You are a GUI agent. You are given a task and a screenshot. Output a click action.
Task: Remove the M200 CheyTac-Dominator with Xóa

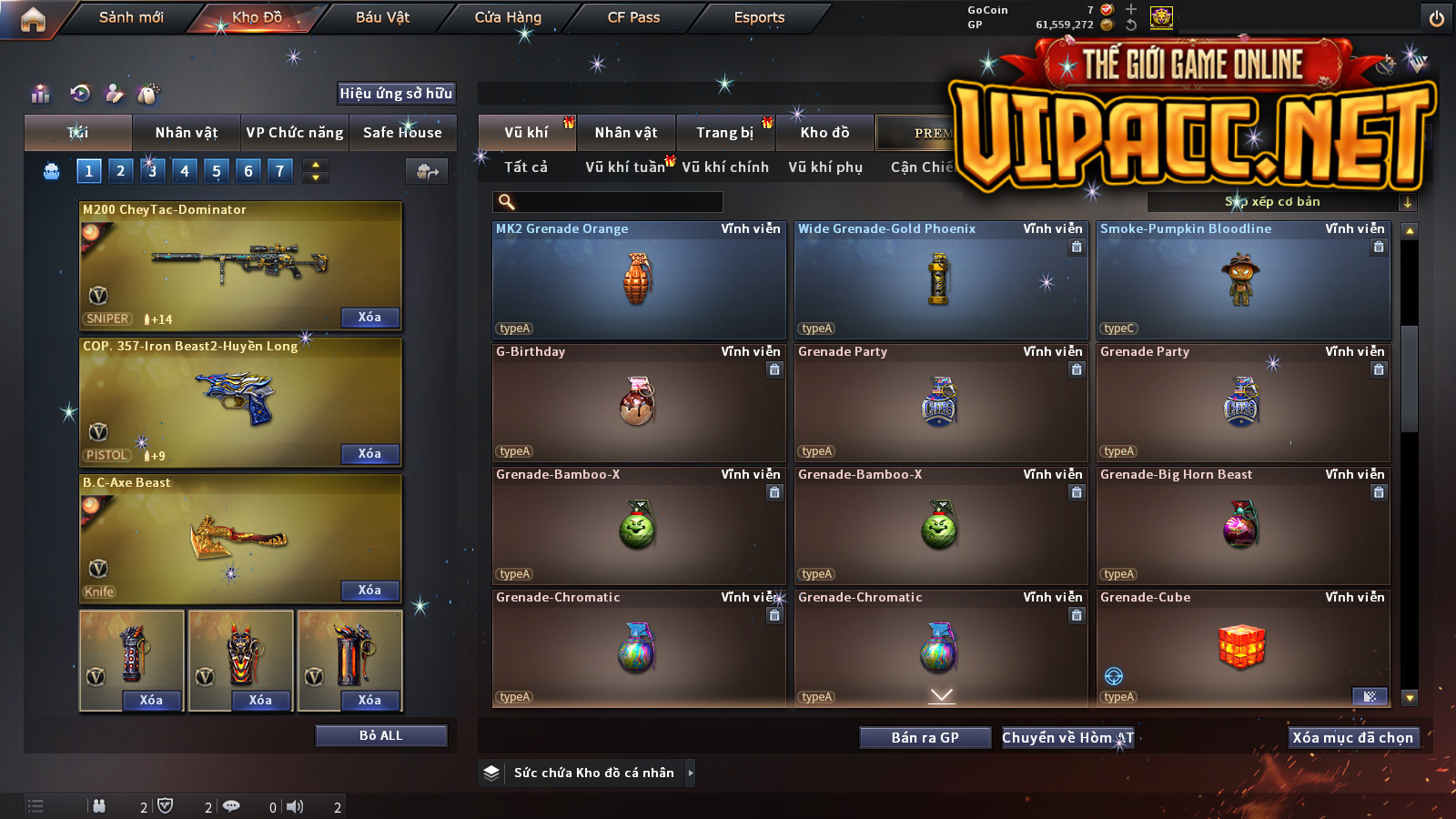tap(369, 318)
